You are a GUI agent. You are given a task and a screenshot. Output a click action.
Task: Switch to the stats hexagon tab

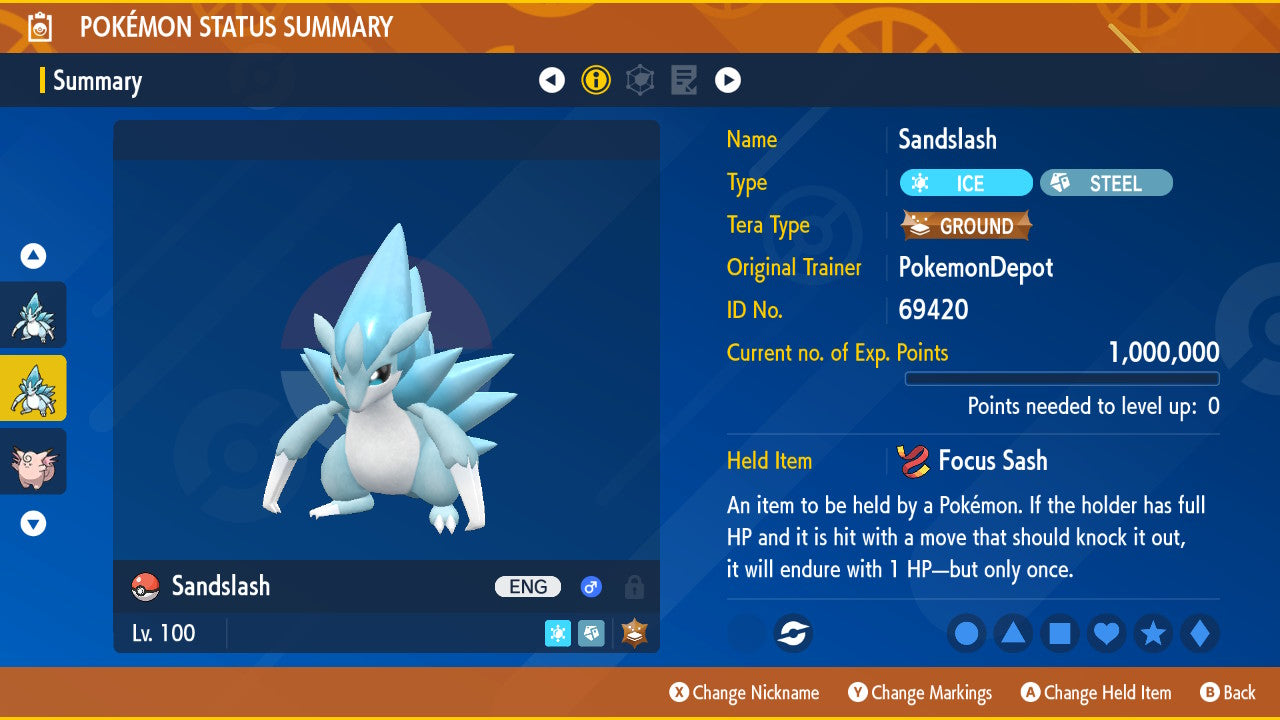coord(640,80)
